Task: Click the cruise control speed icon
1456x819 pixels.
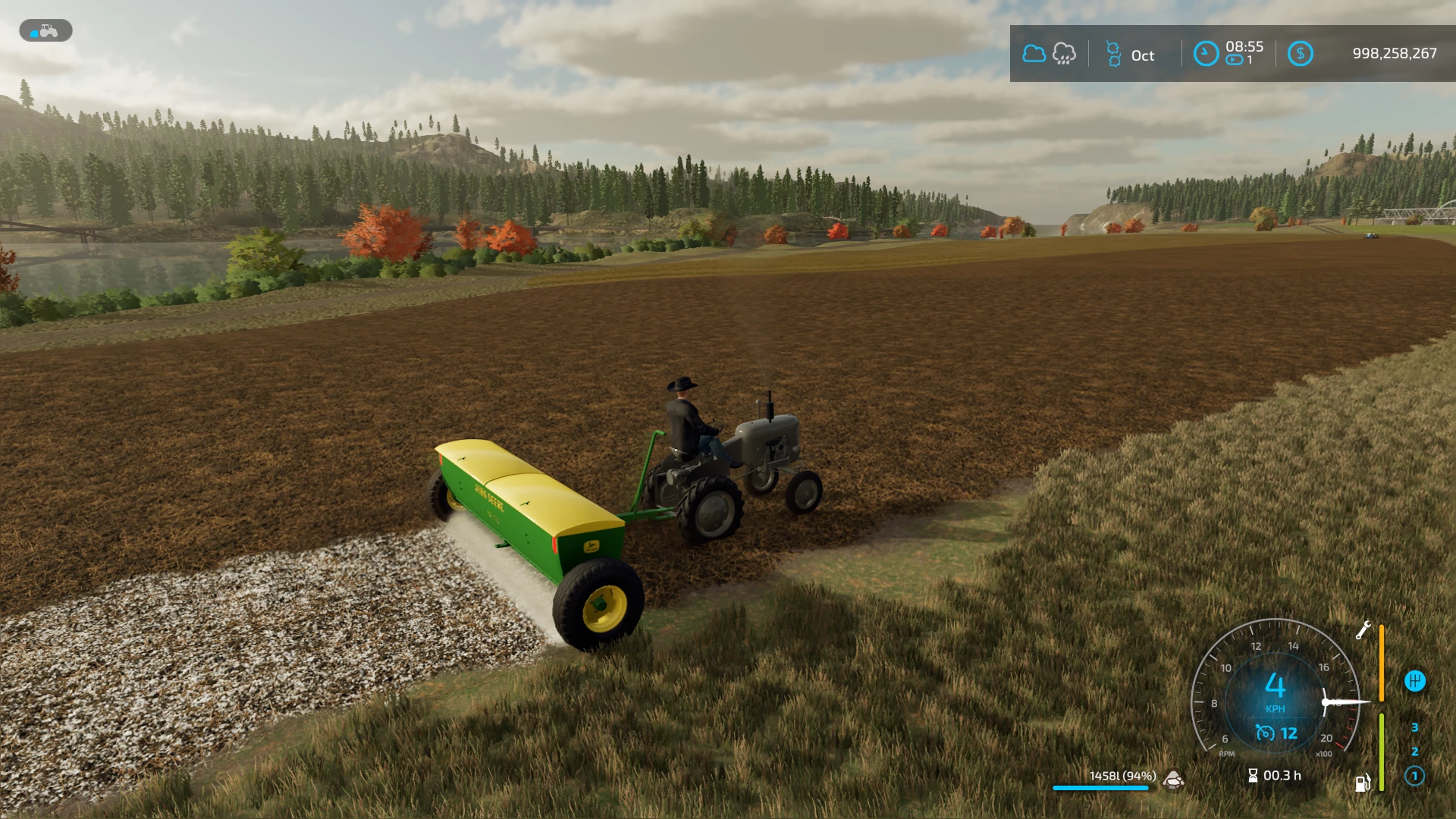Action: click(1265, 733)
